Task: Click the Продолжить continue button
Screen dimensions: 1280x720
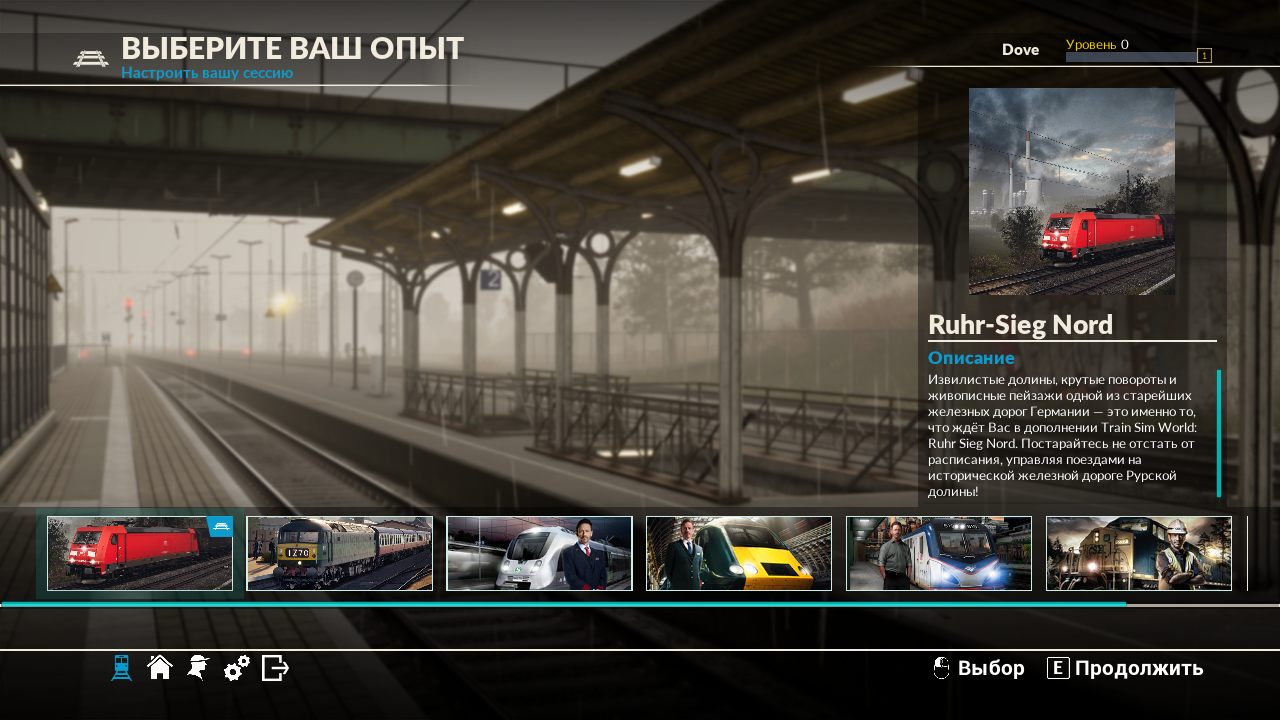Action: pos(1126,668)
